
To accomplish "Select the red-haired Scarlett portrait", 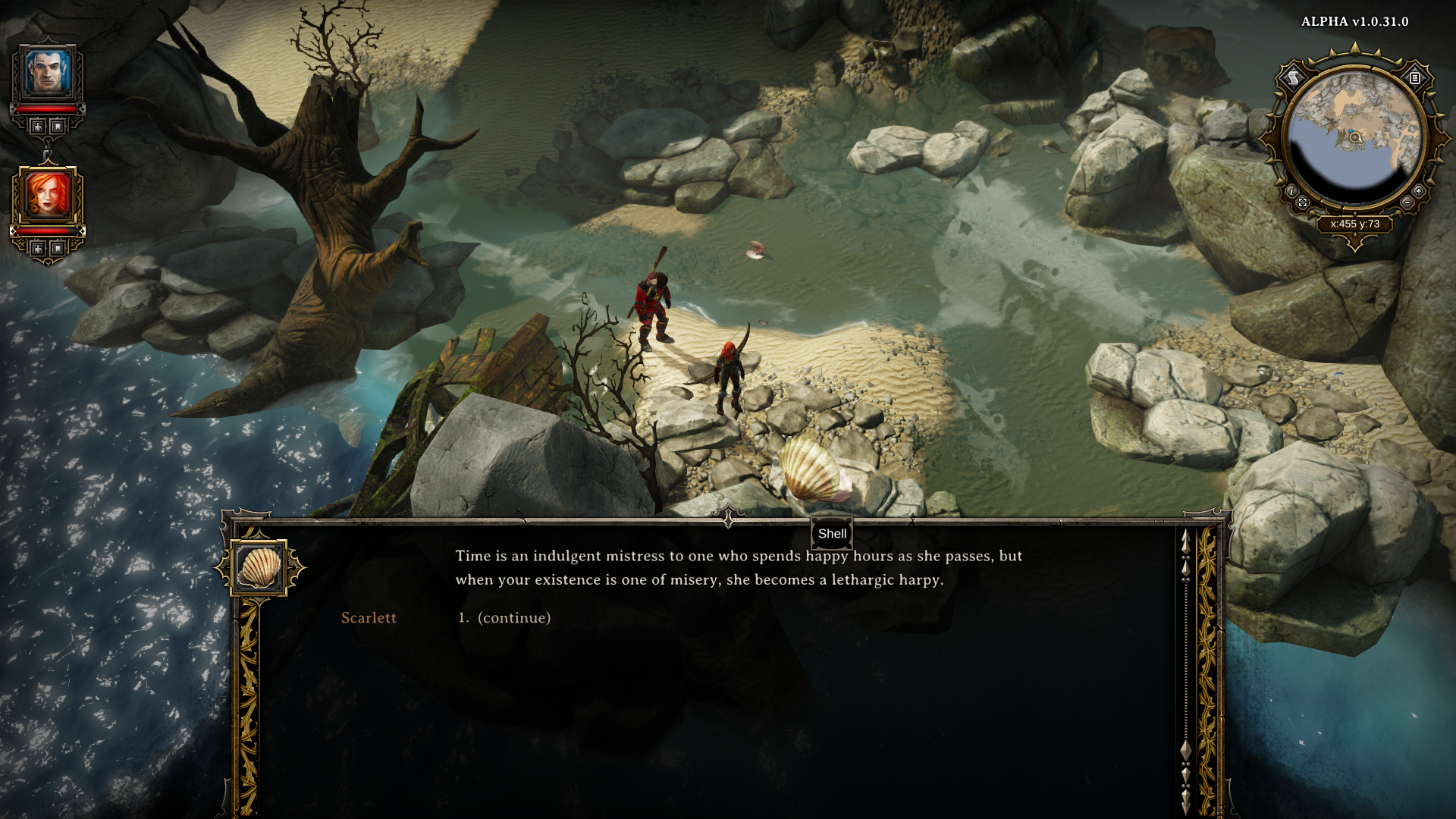I will 48,195.
